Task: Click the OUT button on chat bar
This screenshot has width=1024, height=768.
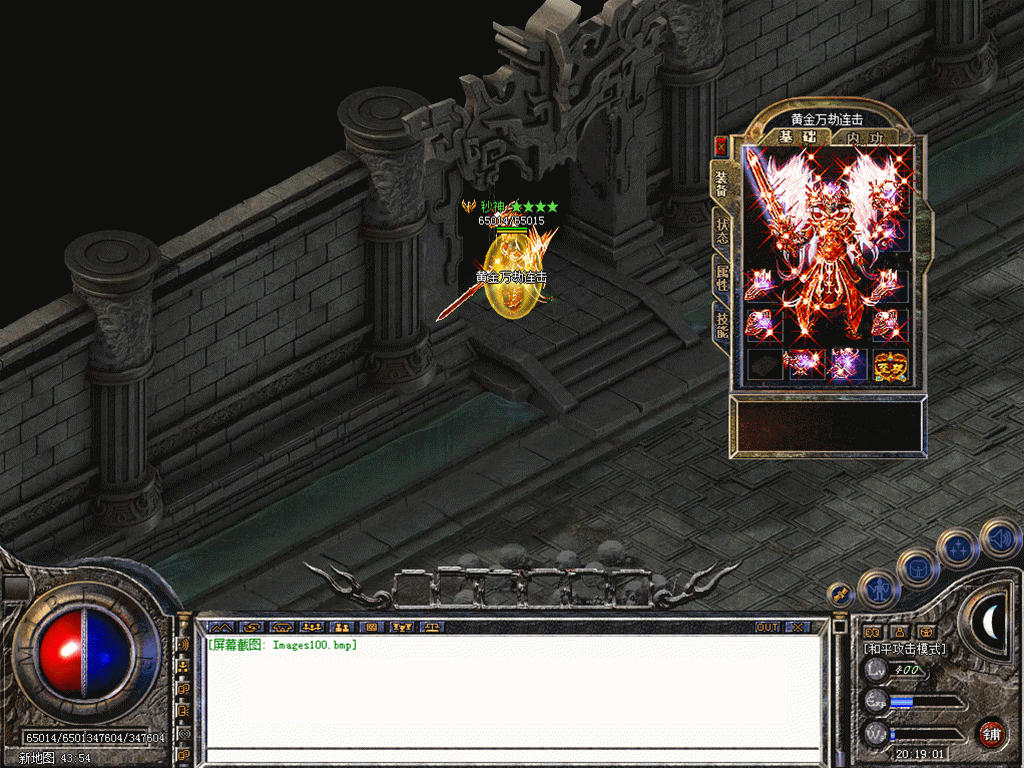Action: coord(767,627)
